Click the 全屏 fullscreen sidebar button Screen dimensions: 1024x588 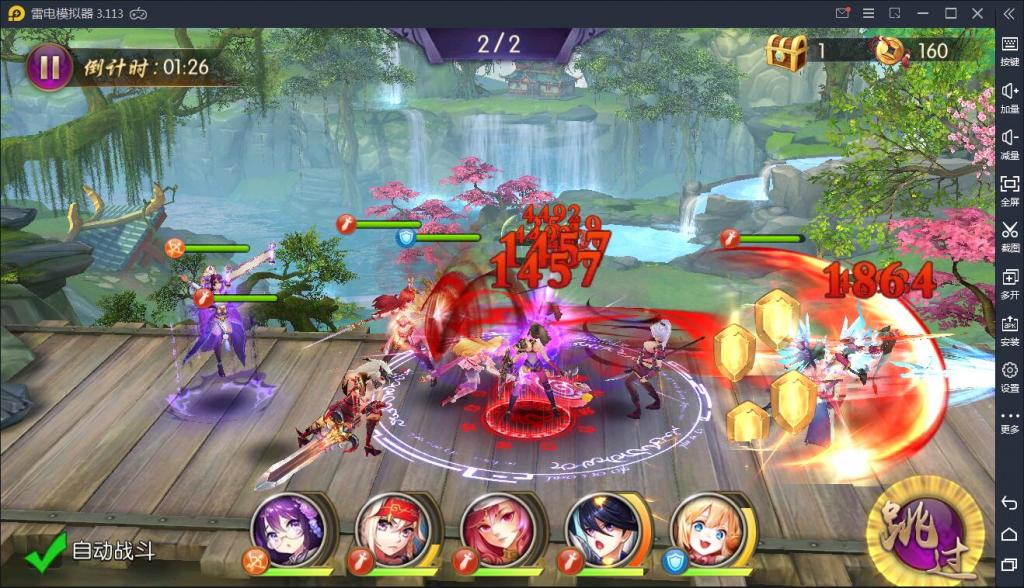[1009, 189]
